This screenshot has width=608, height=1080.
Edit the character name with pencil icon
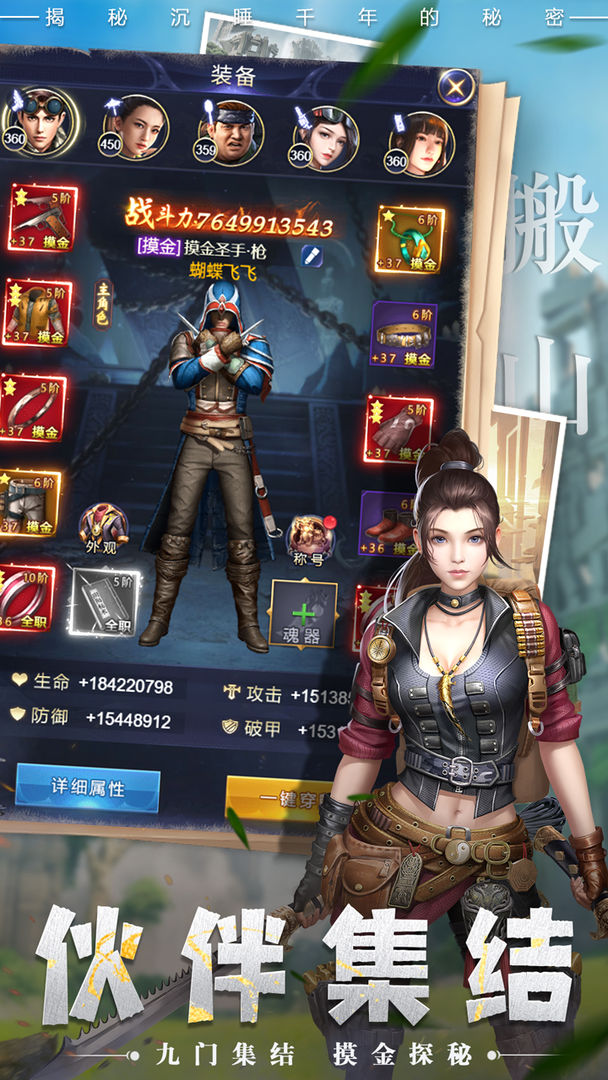312,254
